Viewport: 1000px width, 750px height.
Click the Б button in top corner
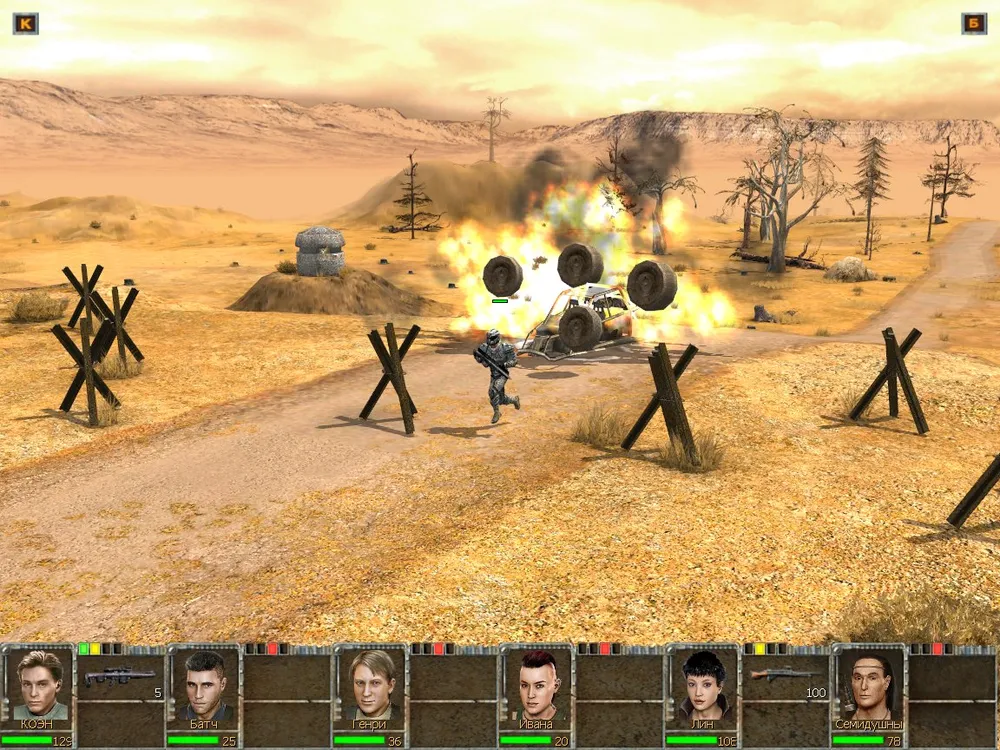point(974,23)
